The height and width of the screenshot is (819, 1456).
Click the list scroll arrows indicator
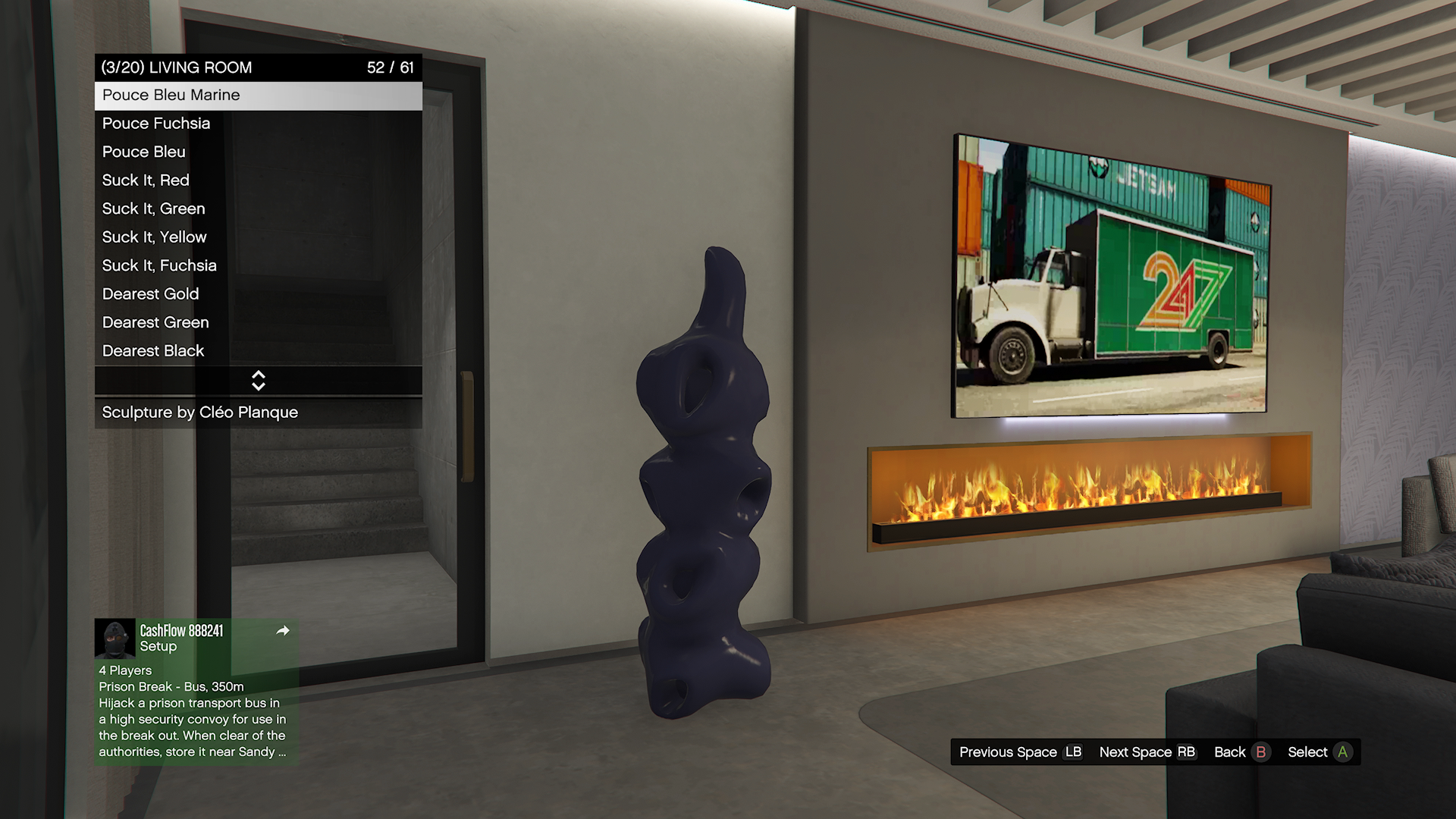[258, 381]
